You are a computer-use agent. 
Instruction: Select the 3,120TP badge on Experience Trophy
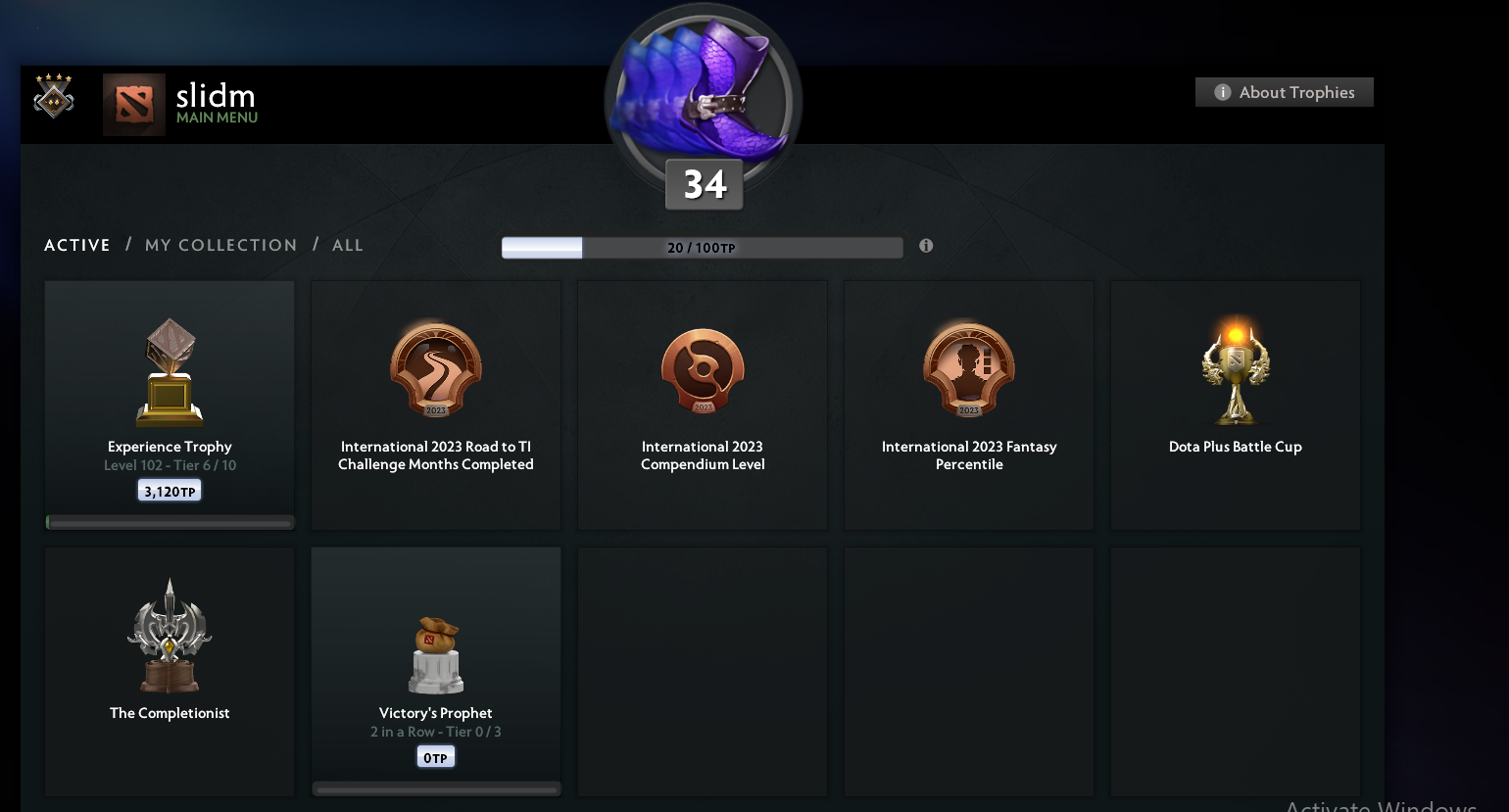click(169, 490)
